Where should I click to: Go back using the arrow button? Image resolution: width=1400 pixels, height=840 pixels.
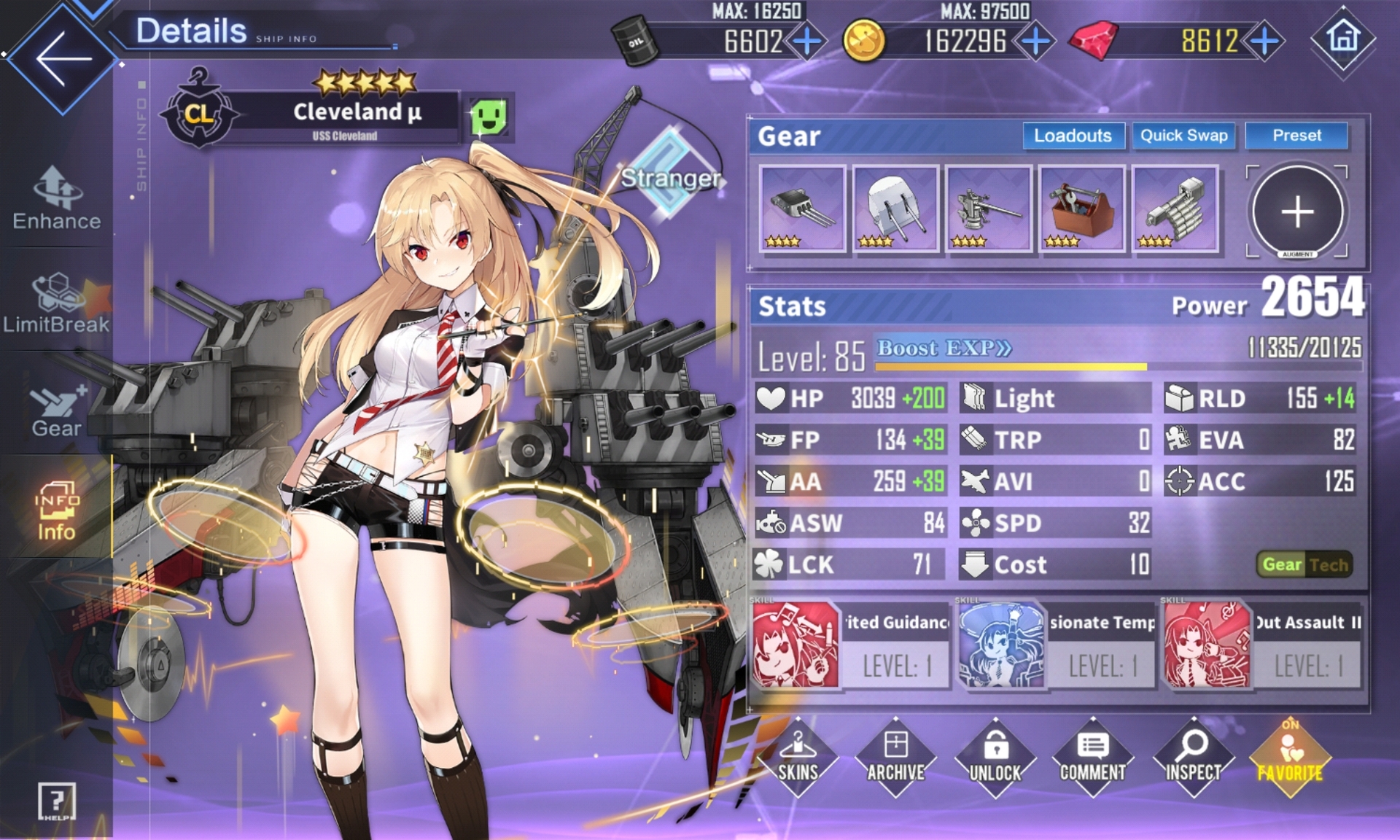(x=62, y=58)
